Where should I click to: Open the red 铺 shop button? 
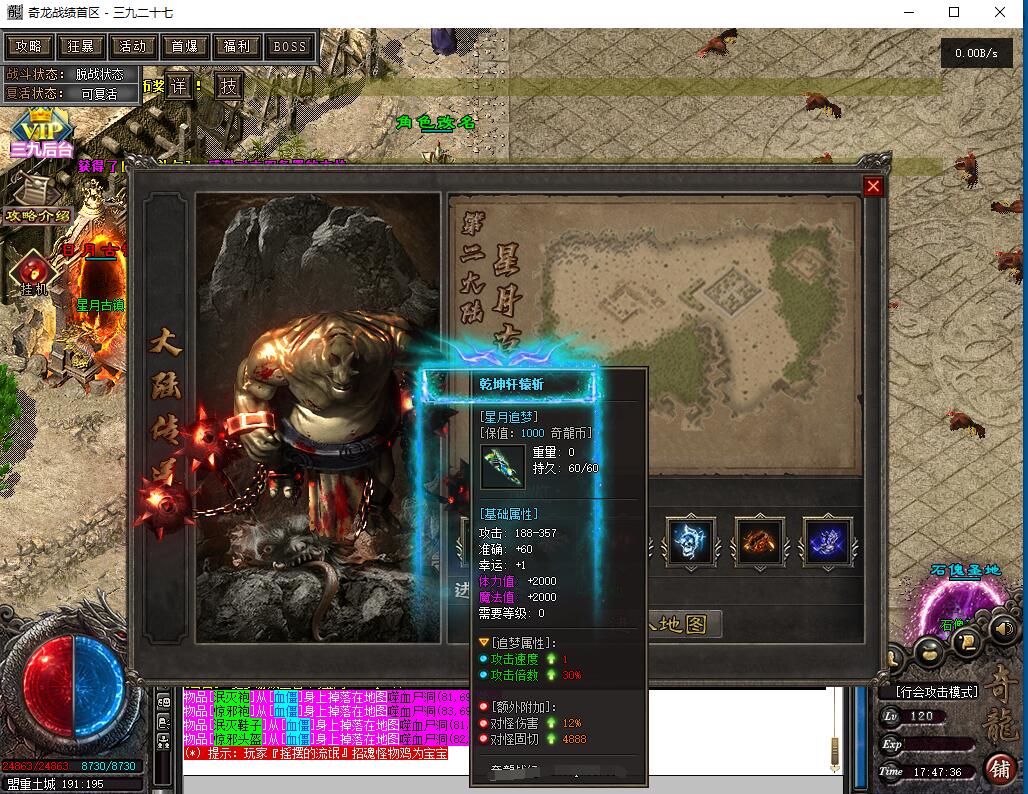click(x=998, y=768)
